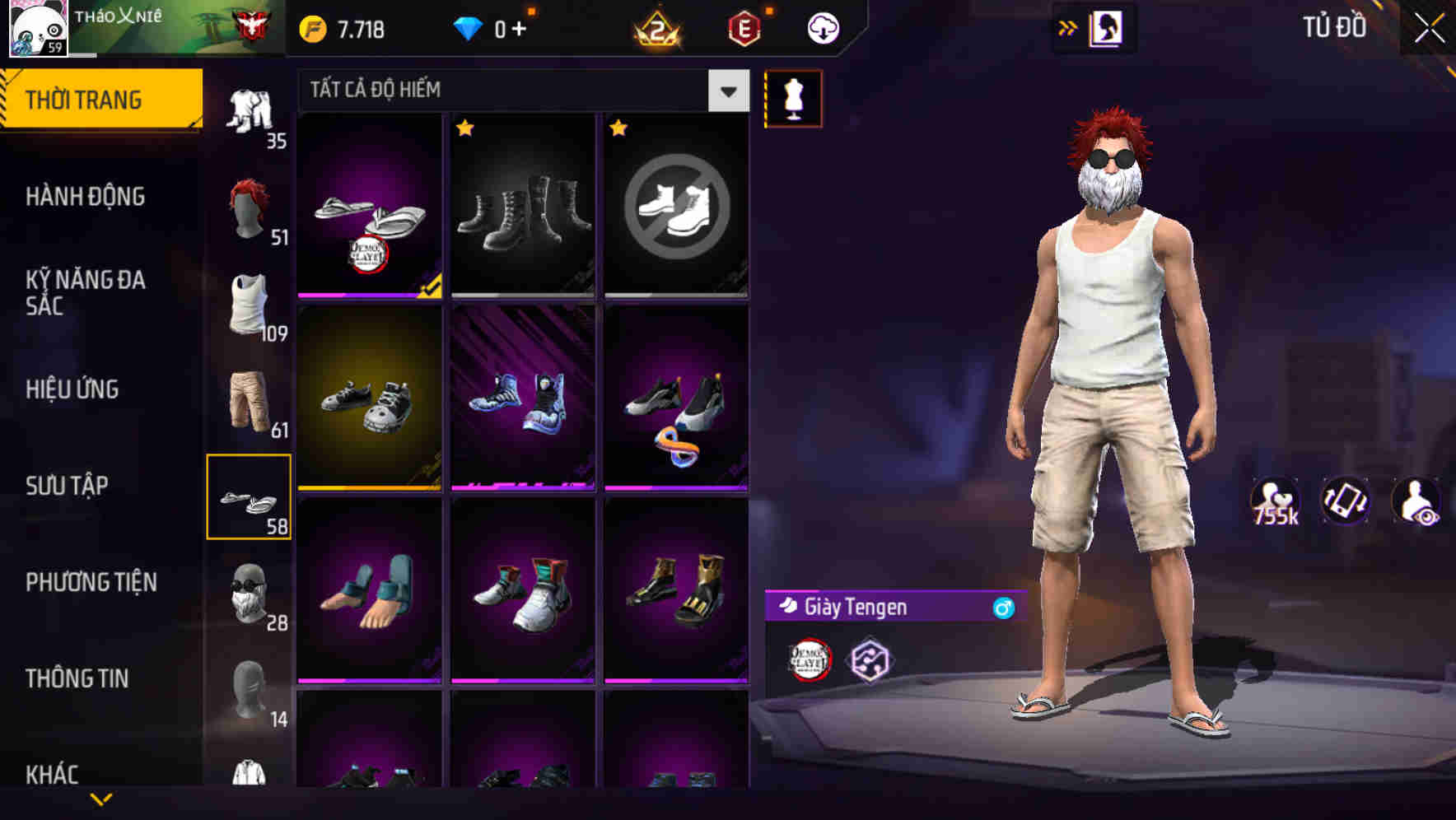Viewport: 1456px width, 820px height.
Task: Select the mask category icon showing 28
Action: tap(249, 594)
